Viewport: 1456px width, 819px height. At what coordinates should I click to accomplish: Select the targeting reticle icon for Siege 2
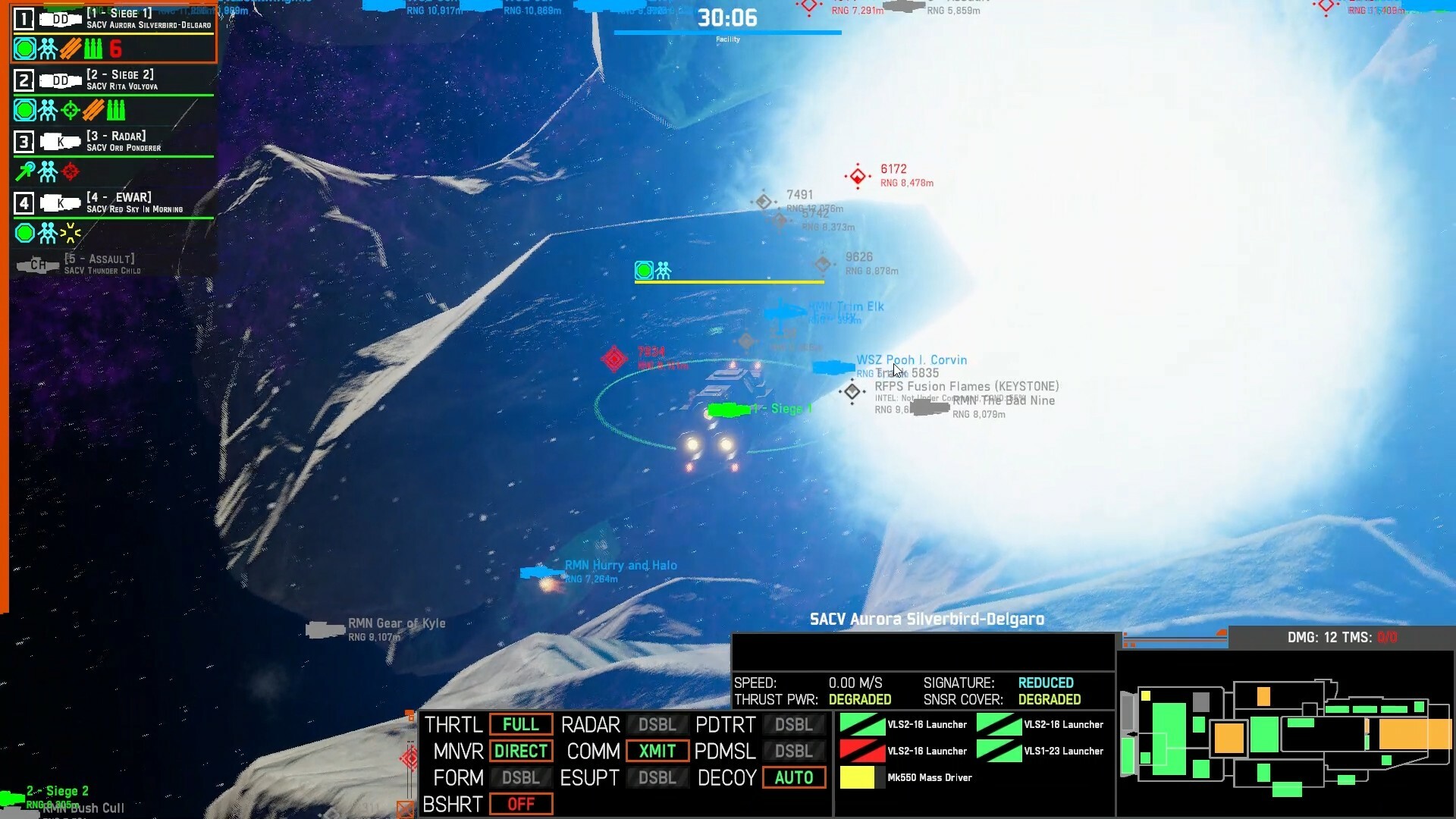pyautogui.click(x=69, y=110)
